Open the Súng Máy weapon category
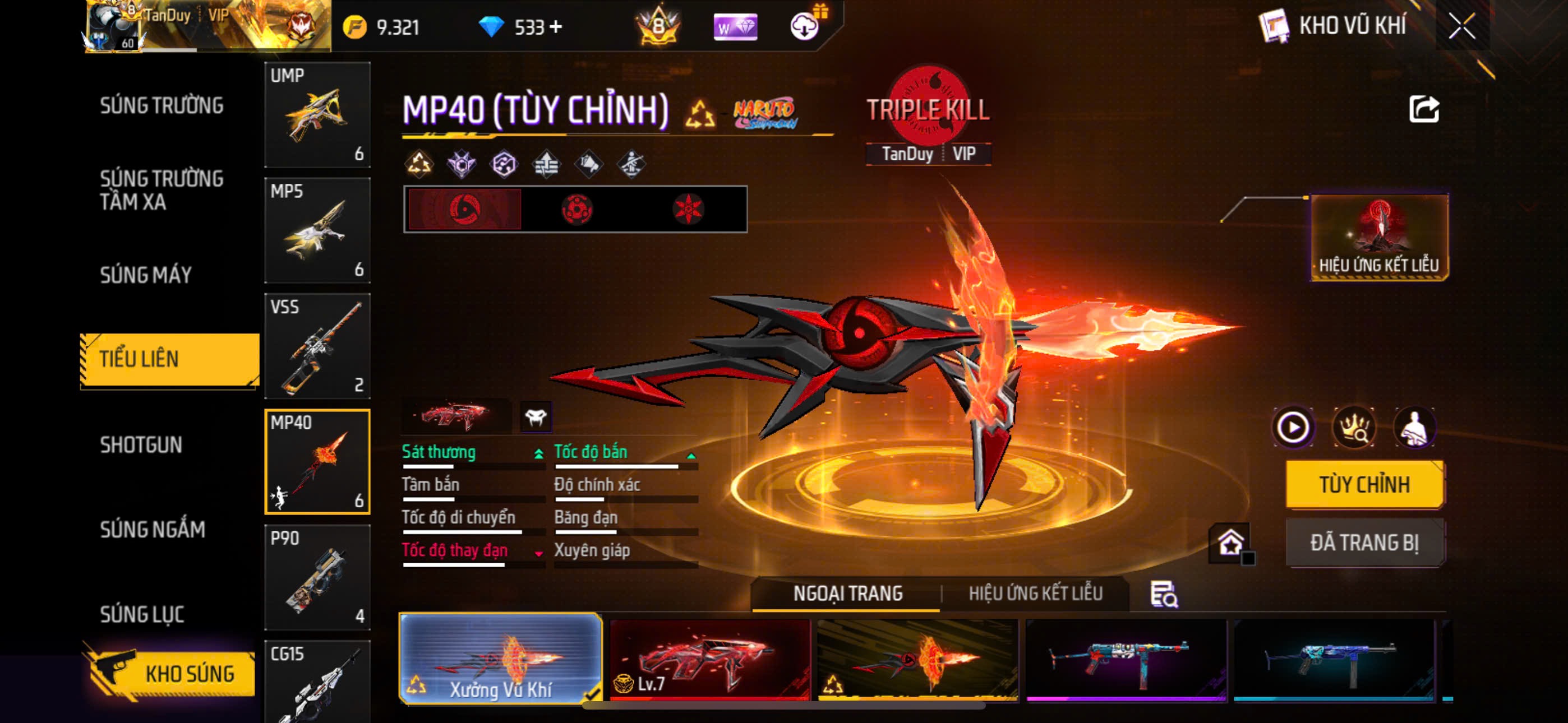The image size is (1568, 723). [x=145, y=275]
